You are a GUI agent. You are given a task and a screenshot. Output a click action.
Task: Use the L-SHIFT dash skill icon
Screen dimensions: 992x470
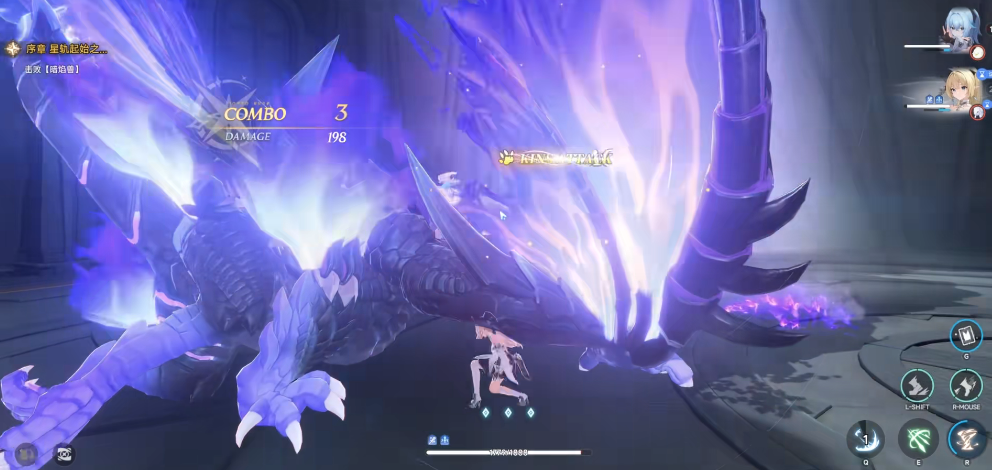click(917, 385)
